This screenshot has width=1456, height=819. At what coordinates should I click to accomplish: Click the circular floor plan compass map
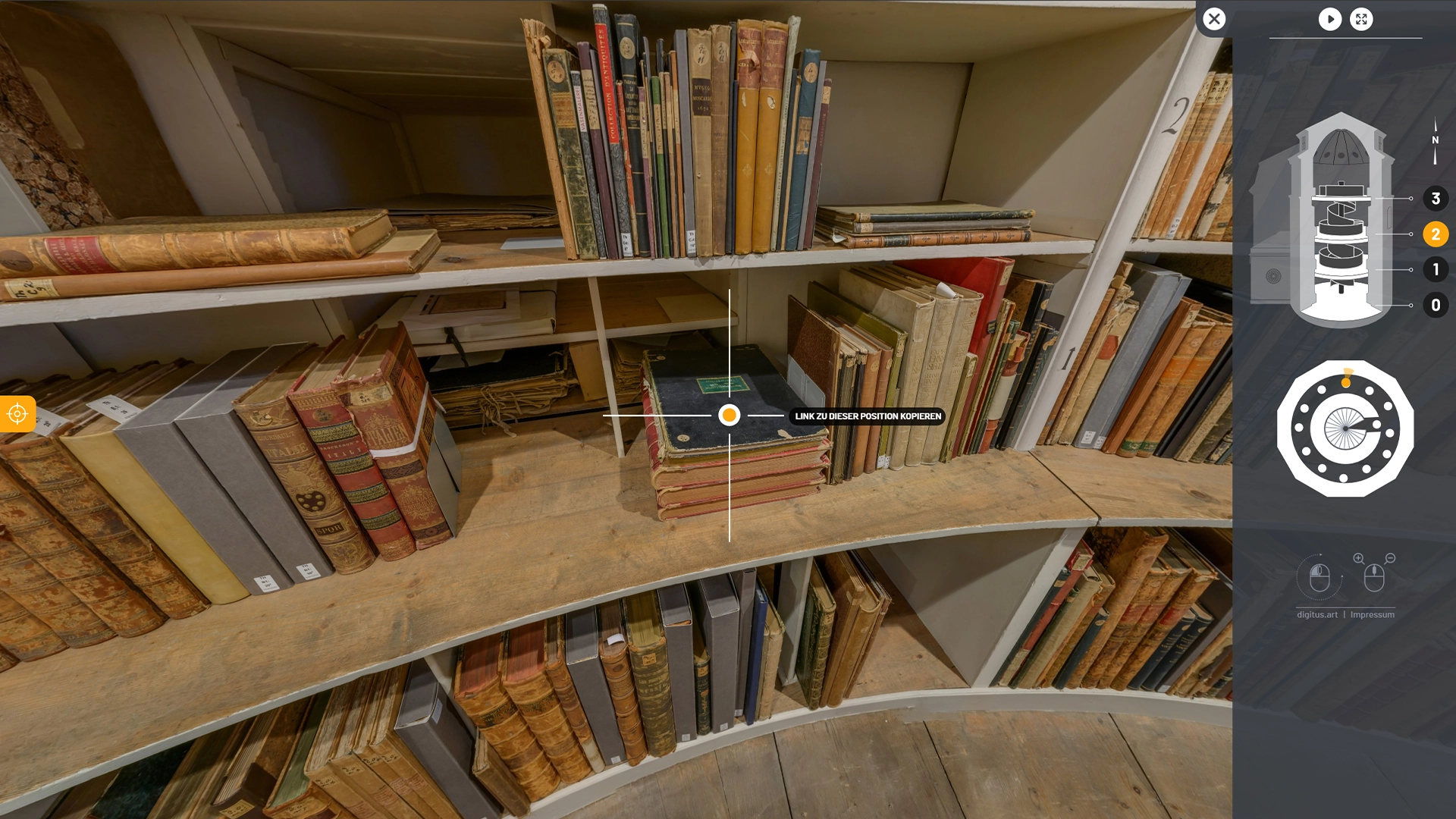tap(1345, 429)
